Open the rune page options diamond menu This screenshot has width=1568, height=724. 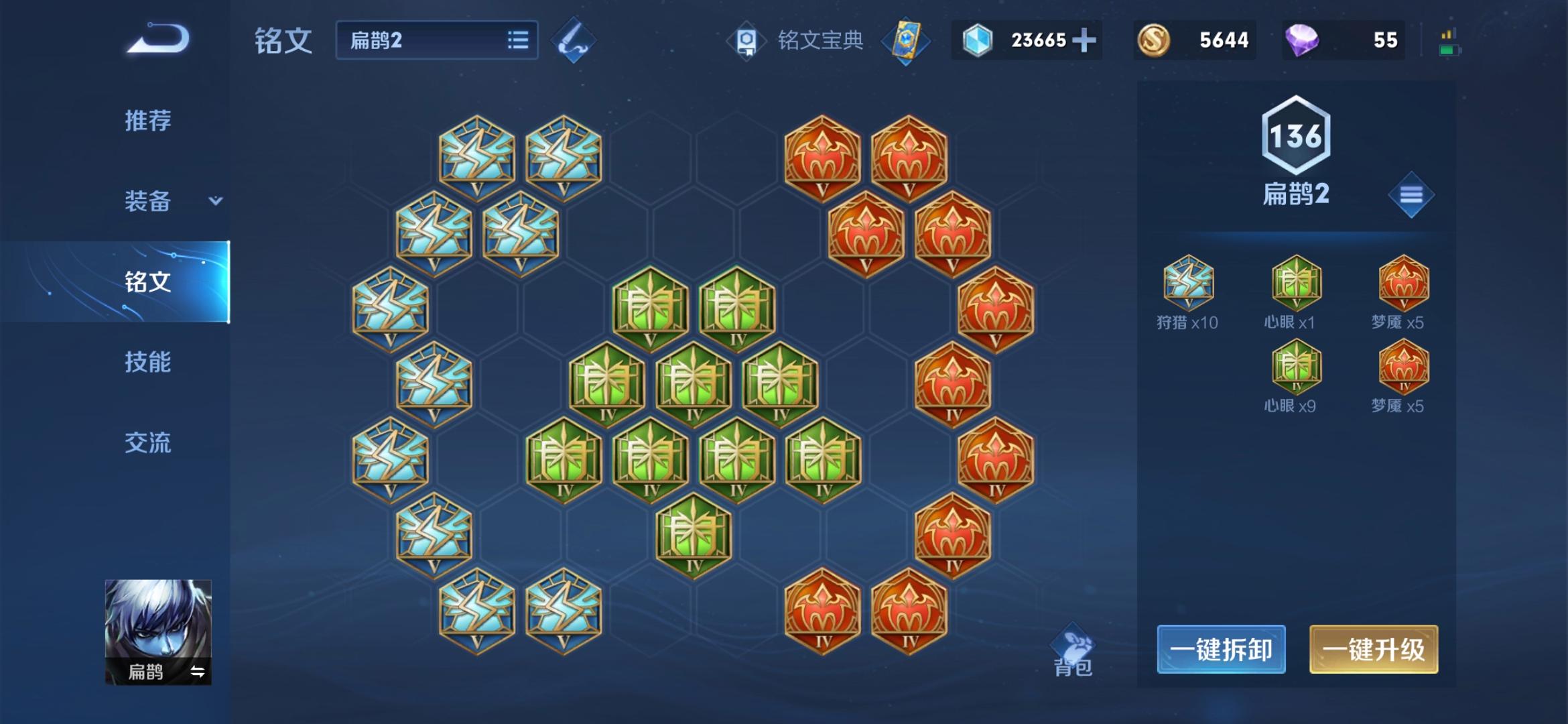(x=1411, y=195)
